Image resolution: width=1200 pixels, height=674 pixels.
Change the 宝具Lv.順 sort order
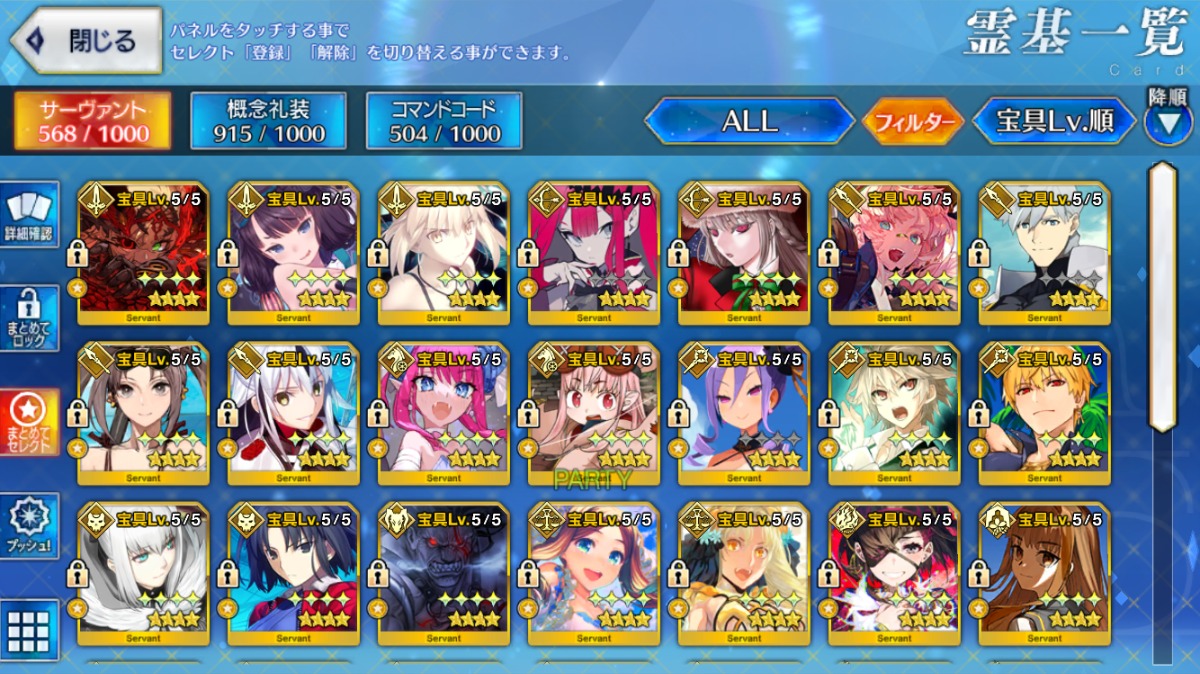[x=1054, y=122]
